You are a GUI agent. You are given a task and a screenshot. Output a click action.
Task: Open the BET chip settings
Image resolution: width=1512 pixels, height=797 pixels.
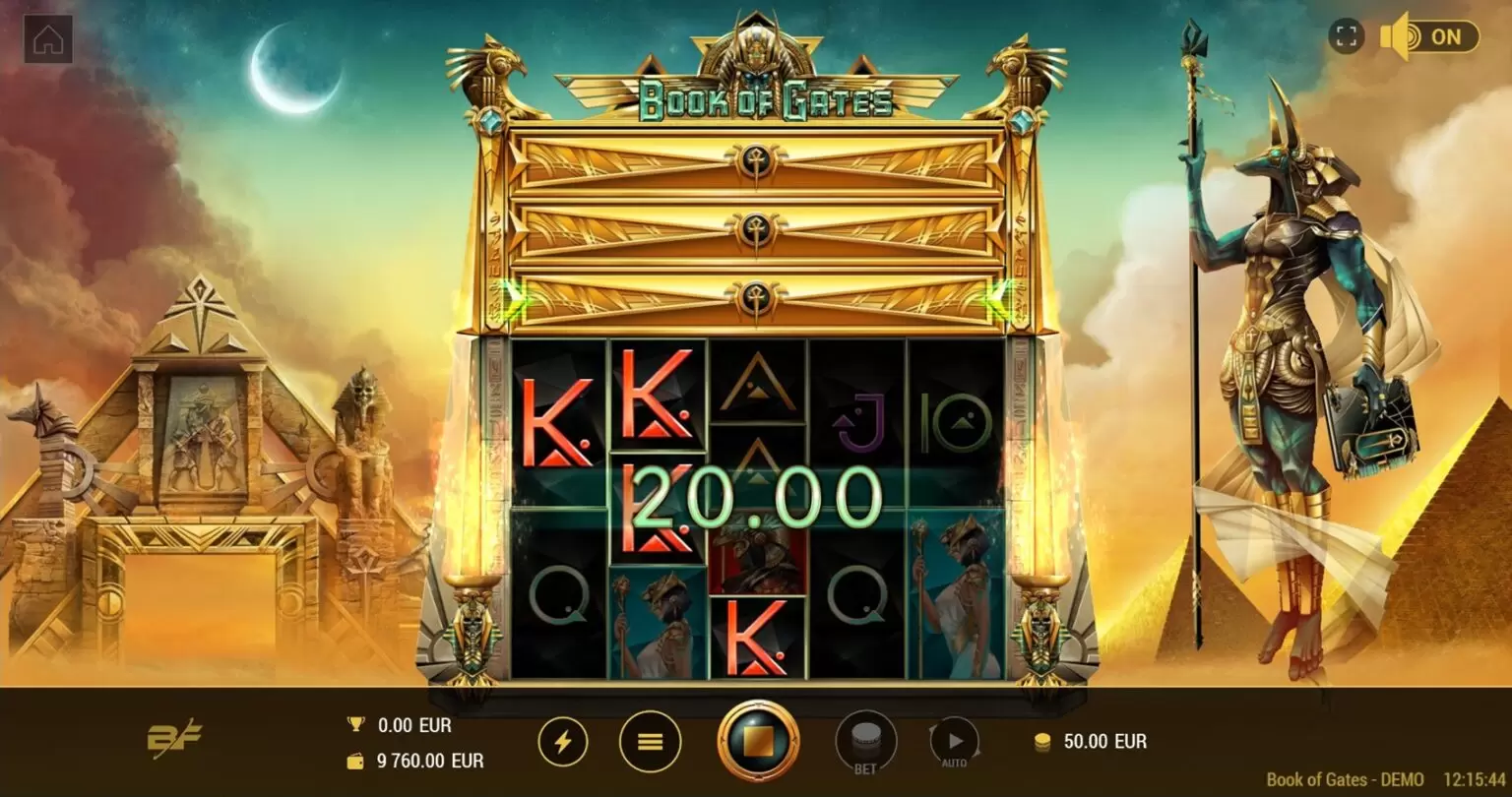coord(865,741)
